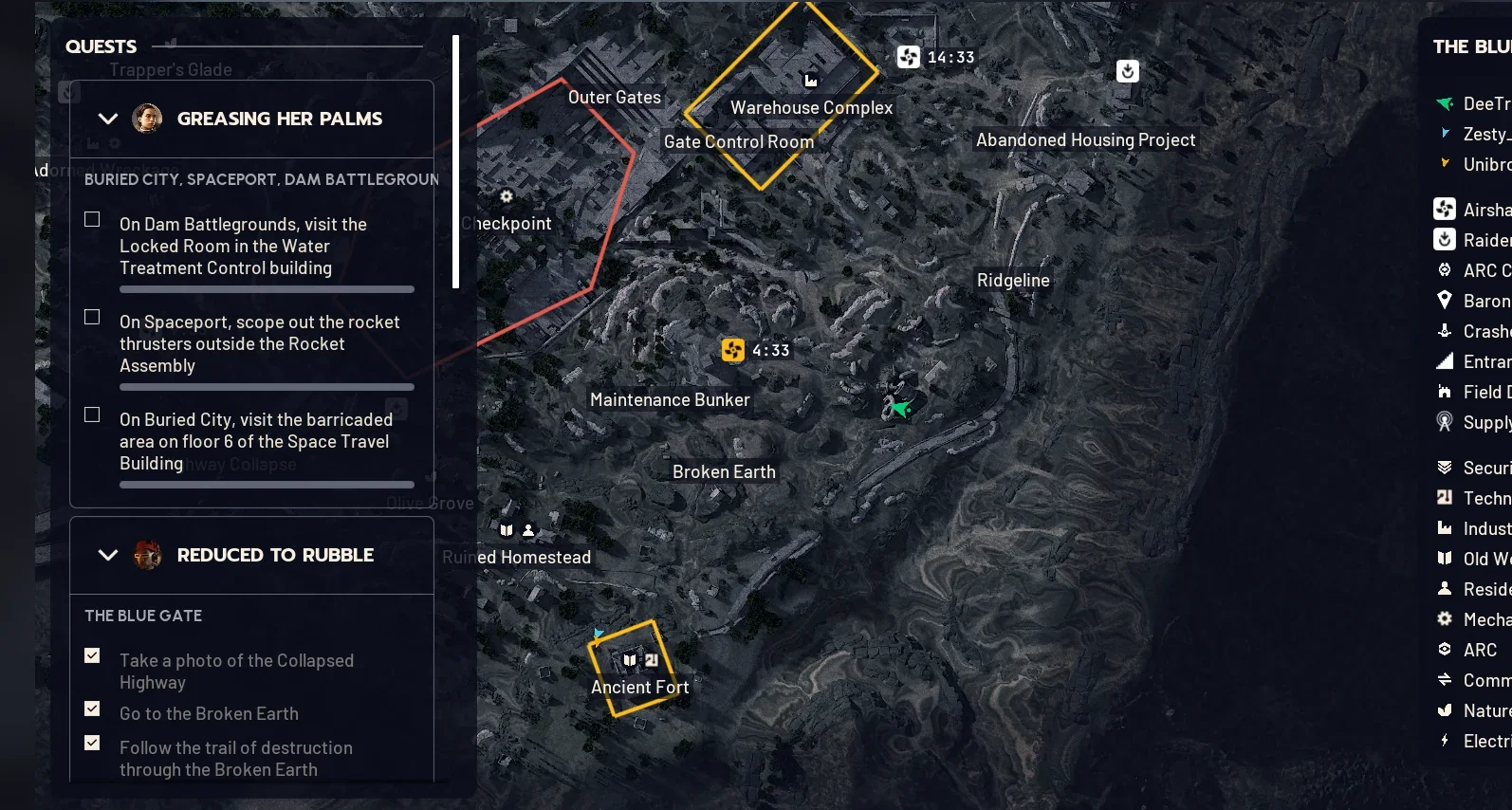Click the quest panel scrollbar

point(457,161)
